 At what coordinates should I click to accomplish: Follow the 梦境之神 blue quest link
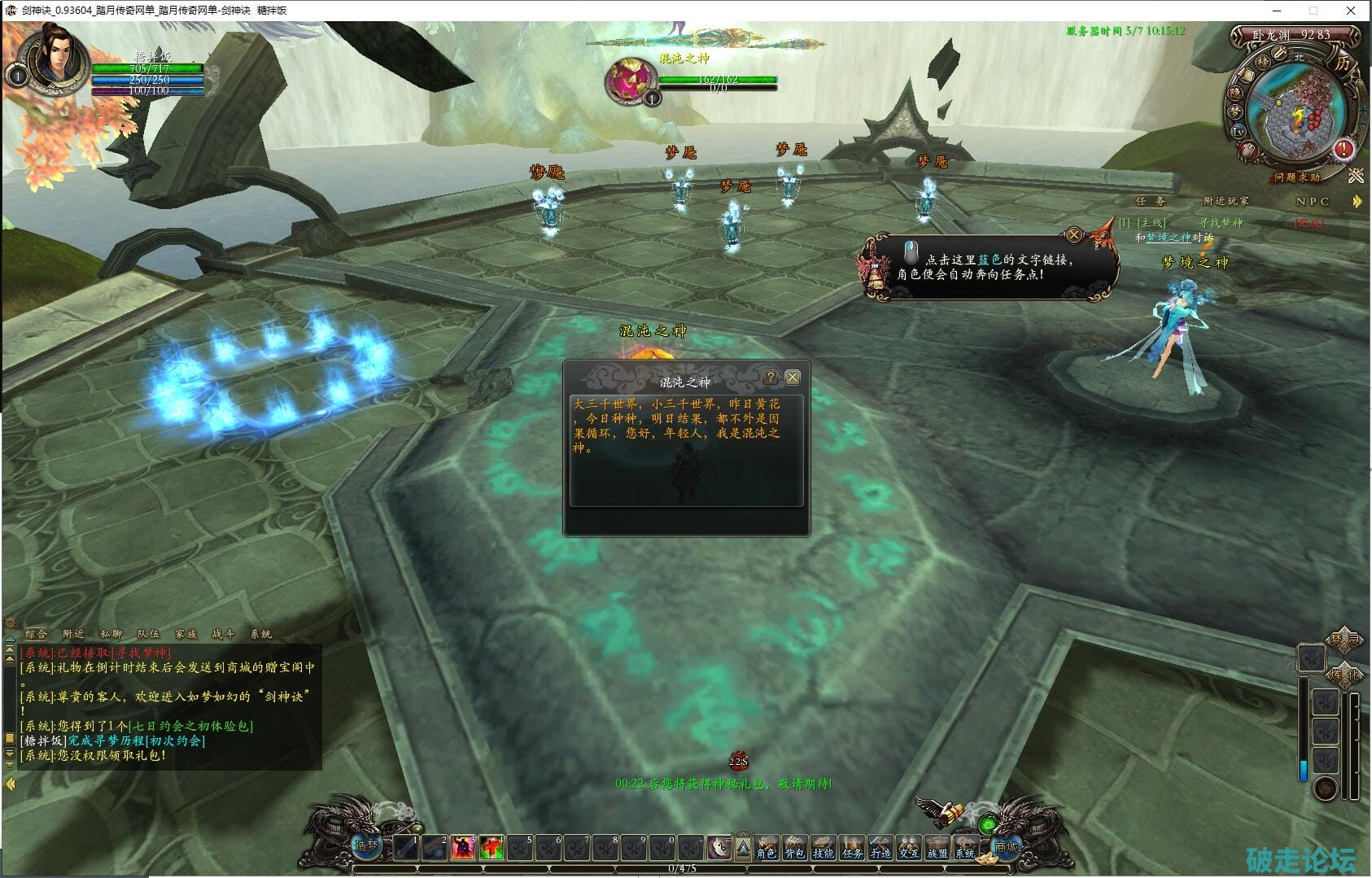pyautogui.click(x=1168, y=238)
